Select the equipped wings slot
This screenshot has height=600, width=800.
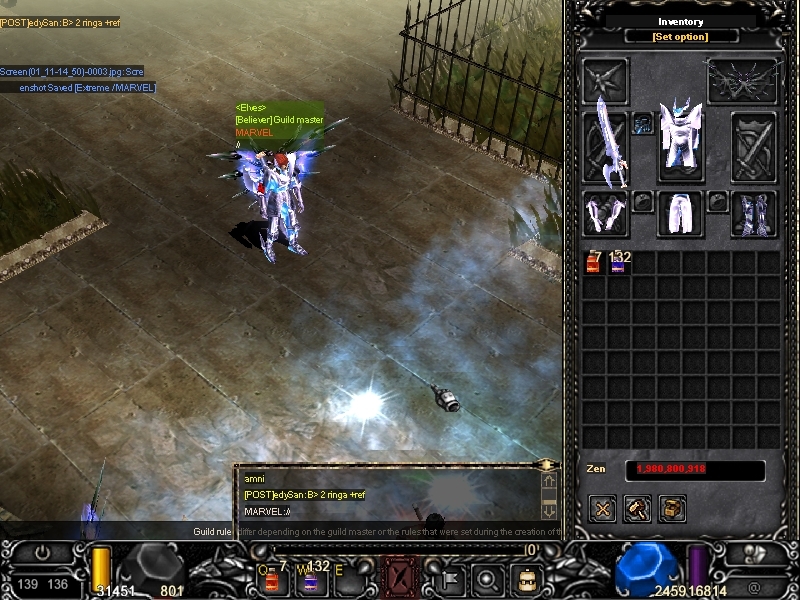click(742, 80)
